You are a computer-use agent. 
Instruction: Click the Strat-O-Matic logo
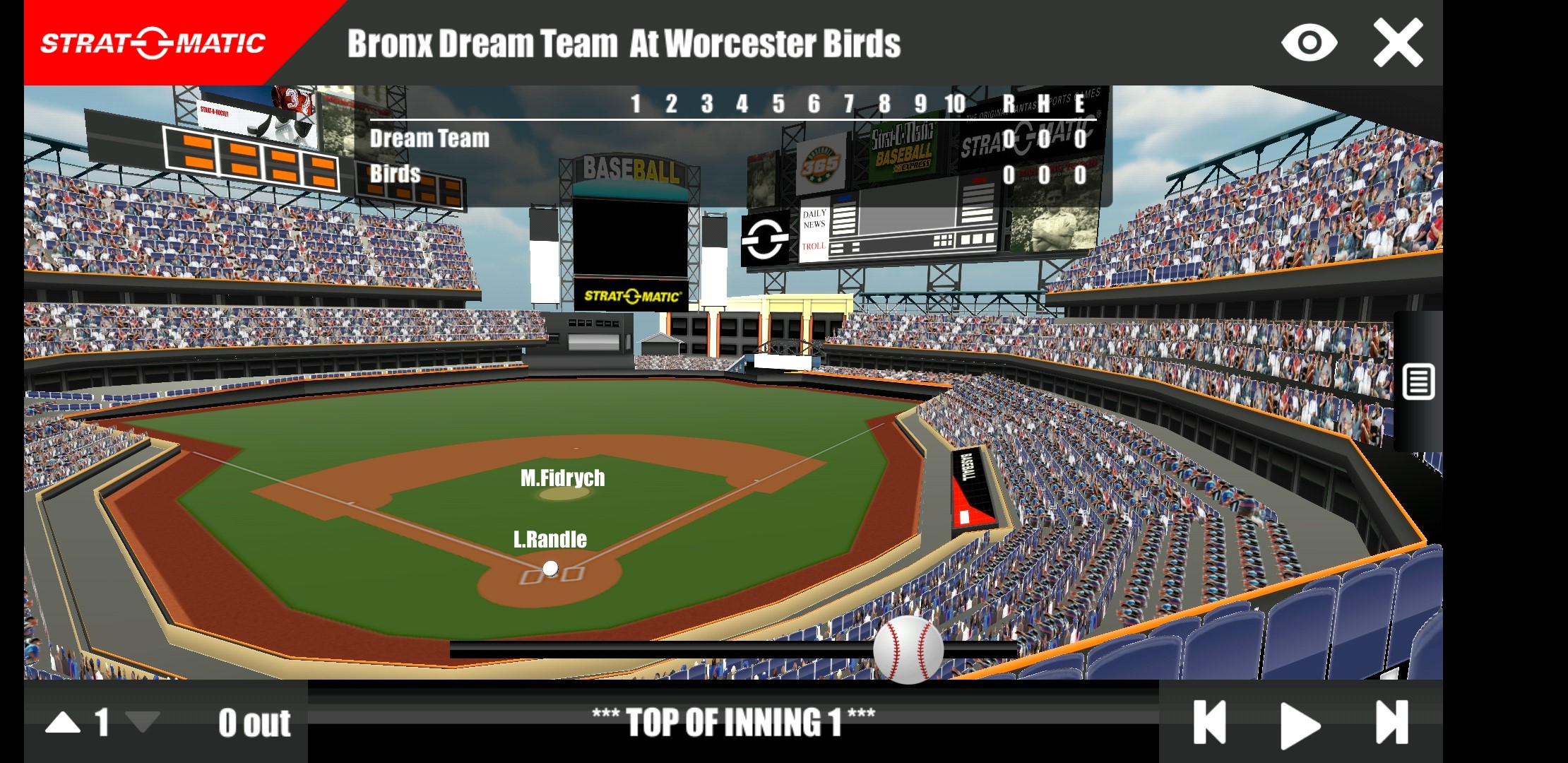point(153,43)
